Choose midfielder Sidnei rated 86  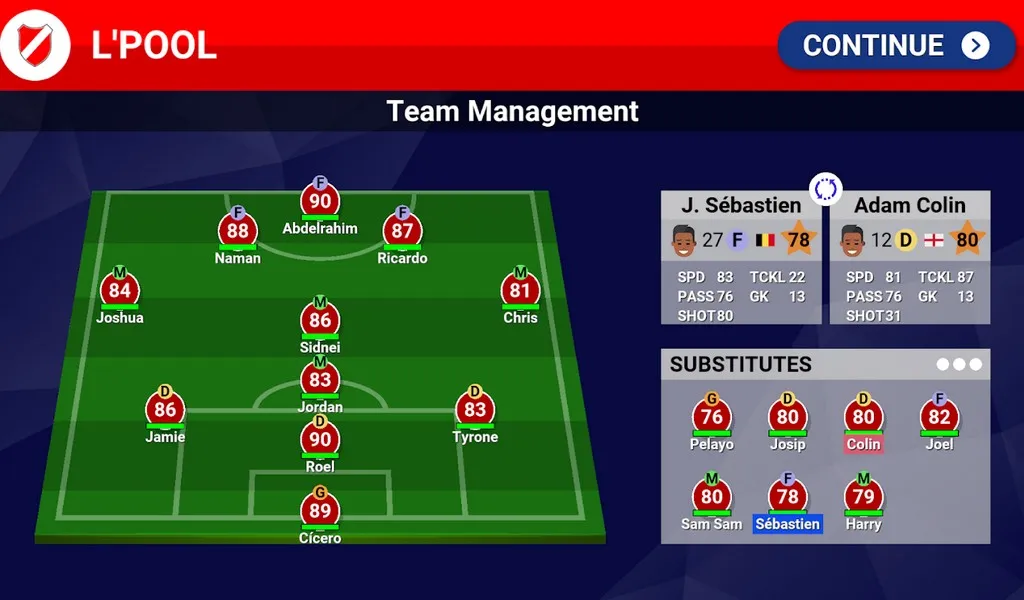(x=320, y=321)
